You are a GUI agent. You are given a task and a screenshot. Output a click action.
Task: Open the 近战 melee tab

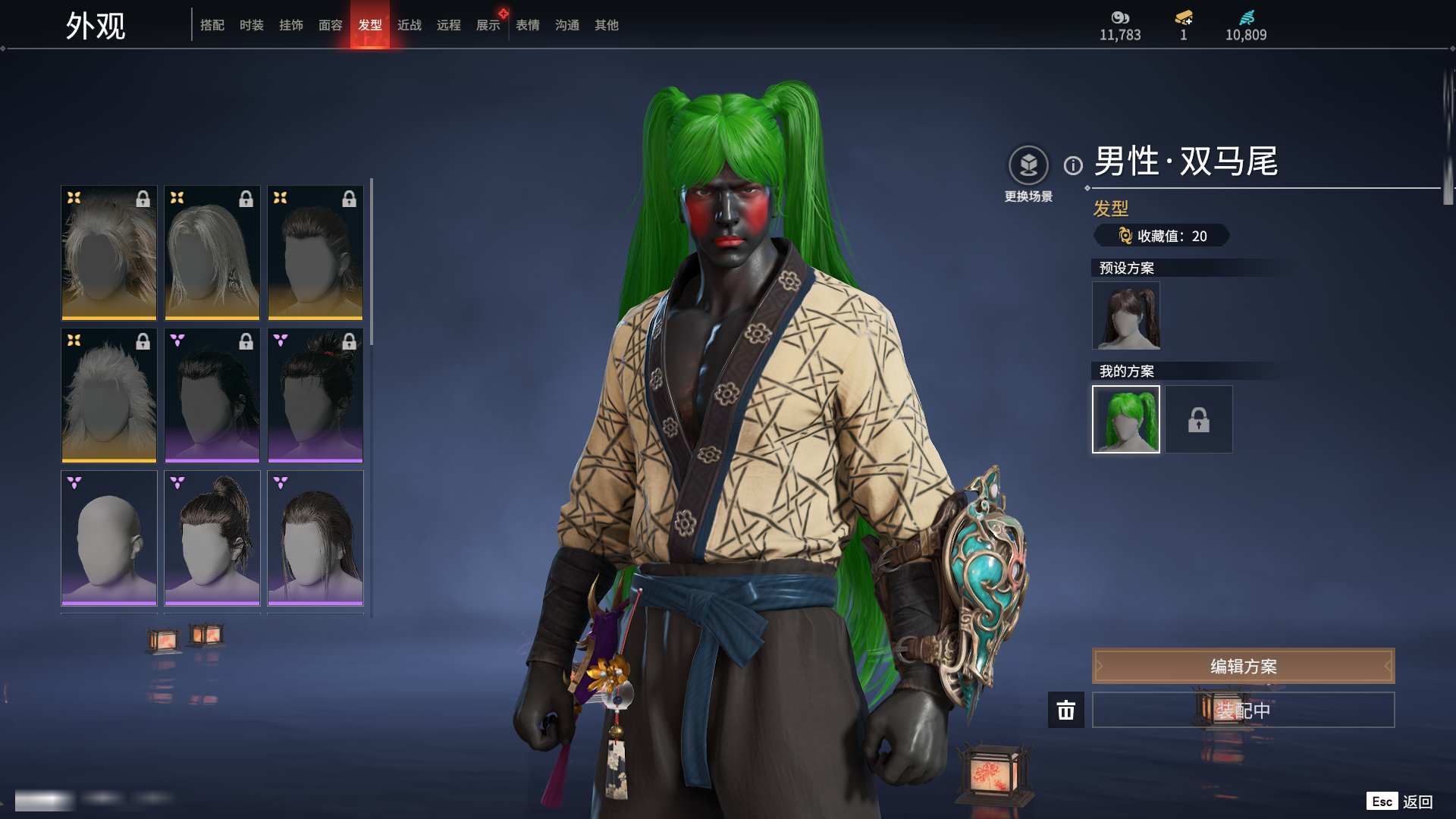pyautogui.click(x=409, y=25)
